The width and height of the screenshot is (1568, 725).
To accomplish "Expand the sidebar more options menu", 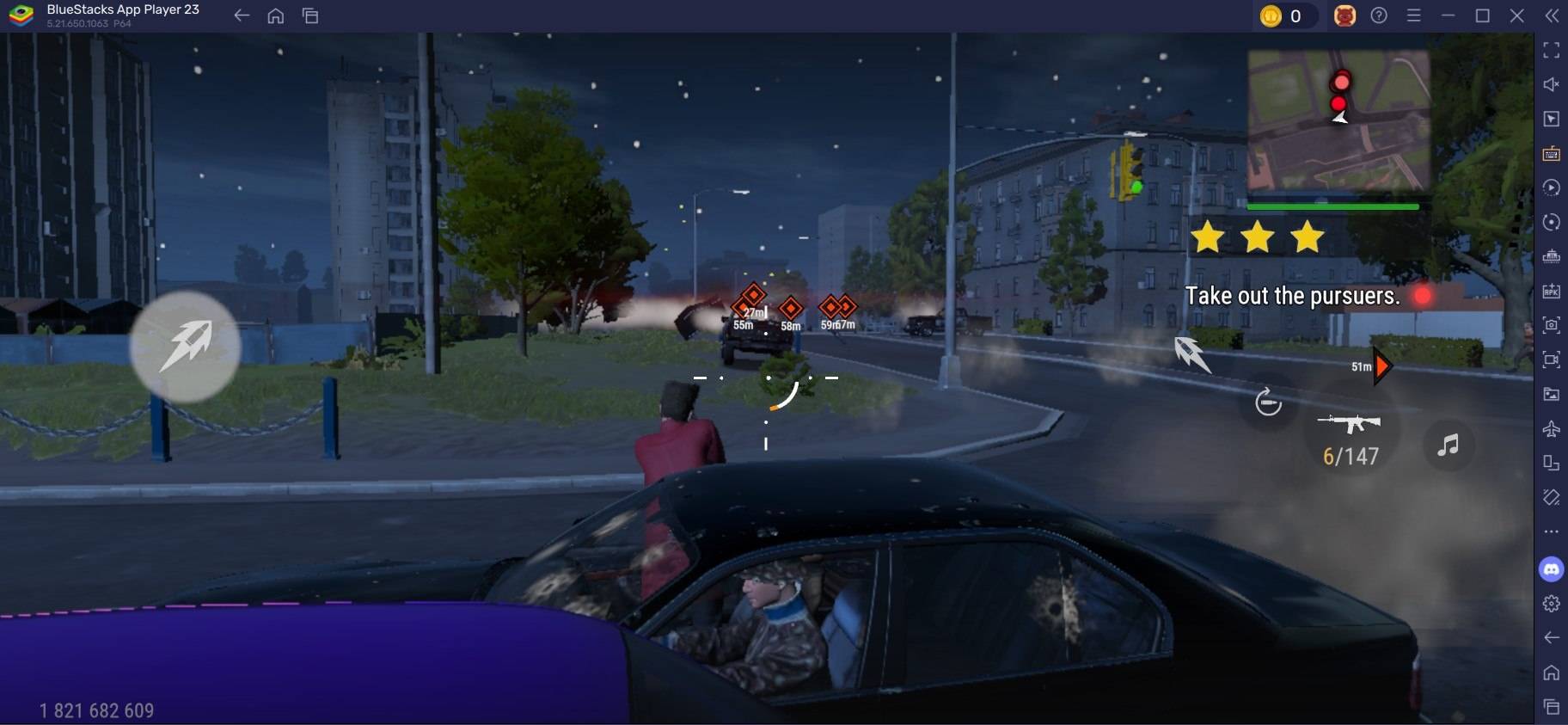I will point(1552,531).
